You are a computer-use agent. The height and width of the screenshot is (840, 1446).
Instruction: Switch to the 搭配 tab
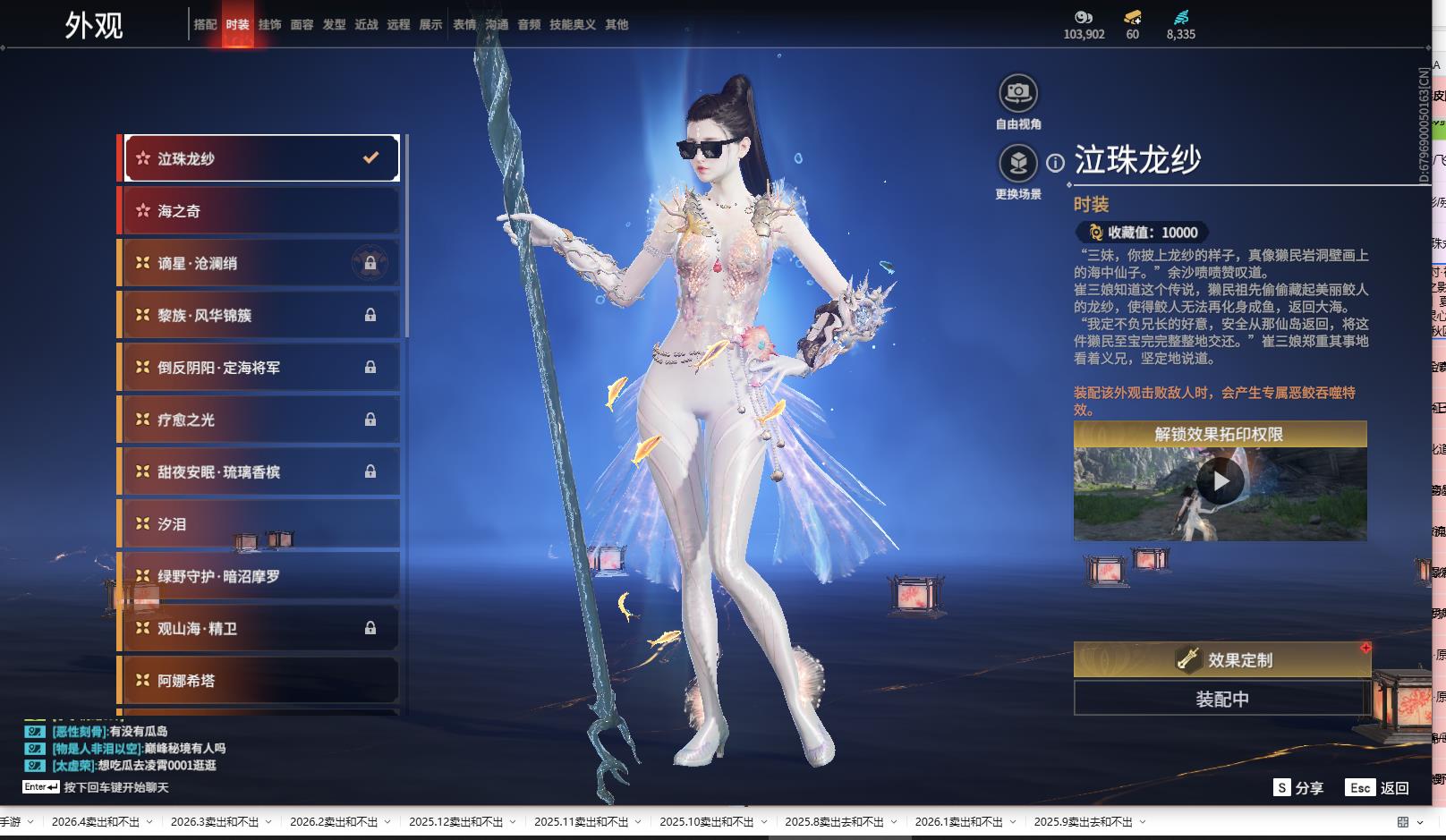point(205,25)
